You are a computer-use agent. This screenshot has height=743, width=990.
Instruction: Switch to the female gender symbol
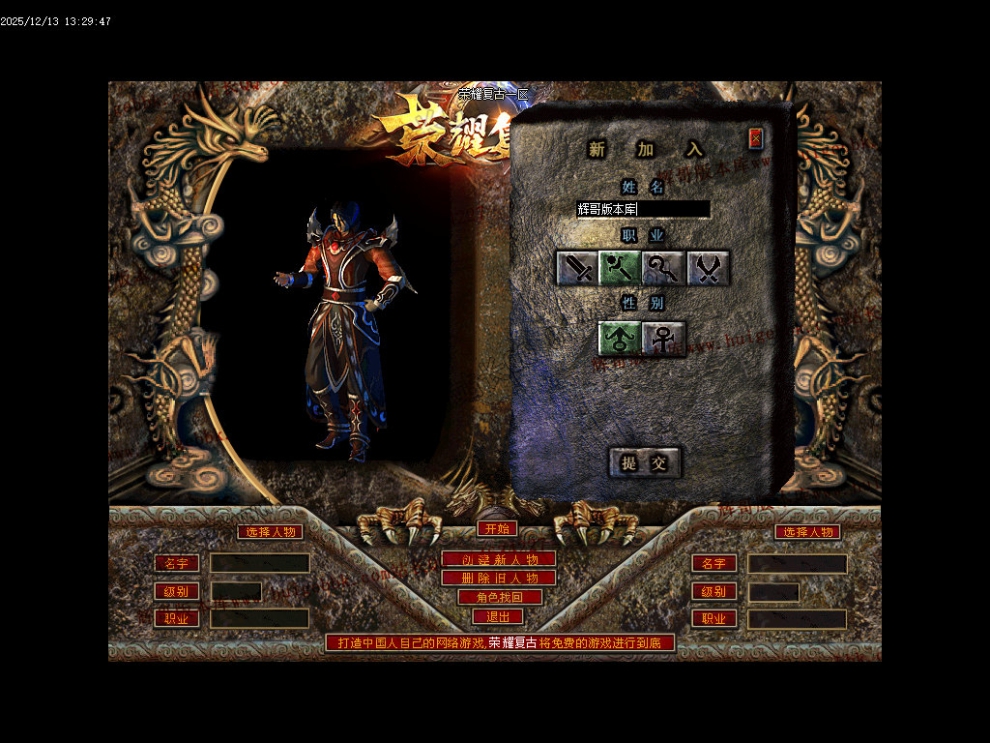(x=664, y=338)
